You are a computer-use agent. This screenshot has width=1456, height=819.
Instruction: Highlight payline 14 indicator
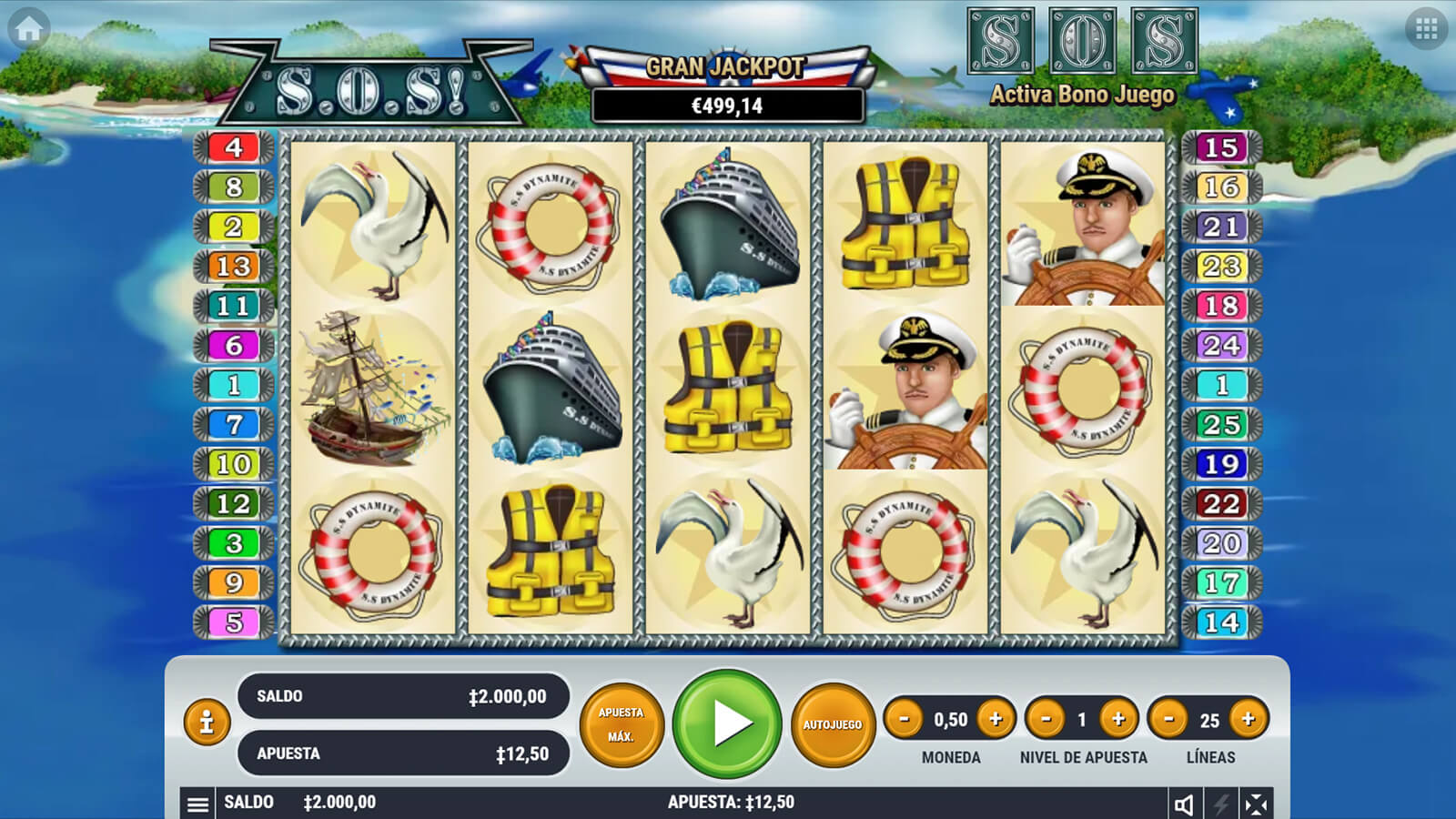tap(1221, 622)
